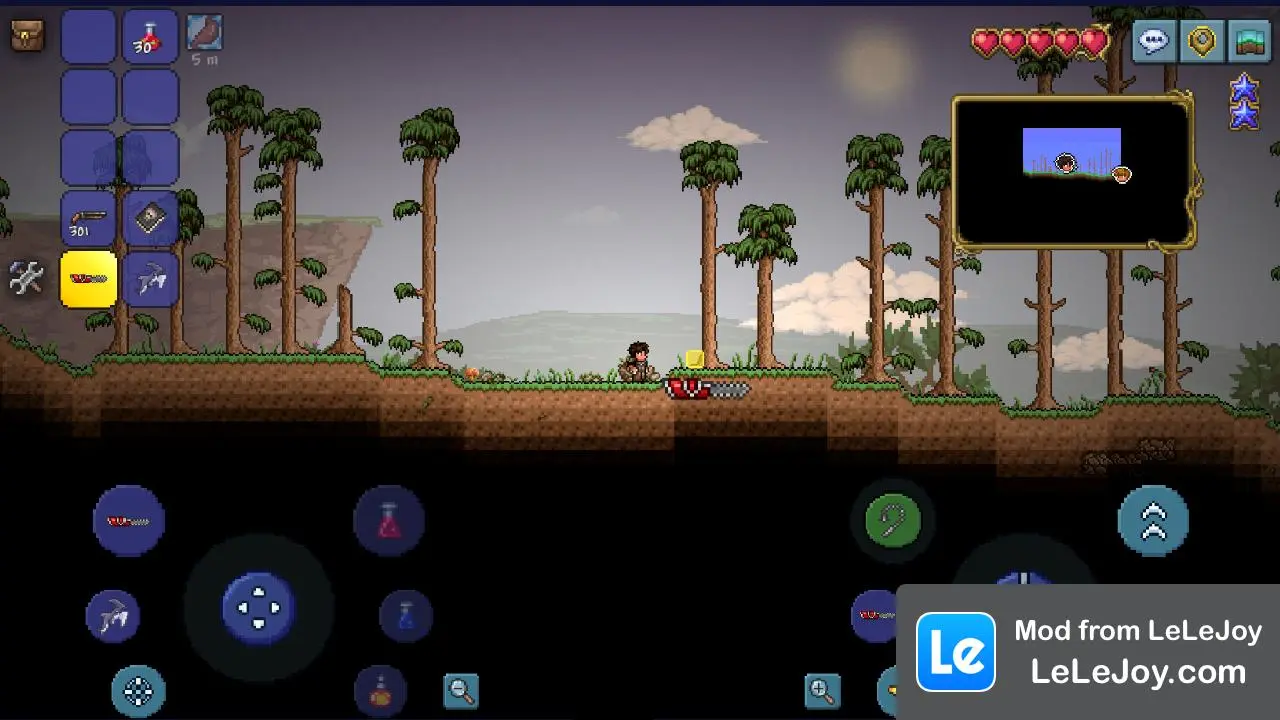This screenshot has width=1280, height=720.
Task: Toggle smart cursor crosshair mode
Action: pos(139,691)
